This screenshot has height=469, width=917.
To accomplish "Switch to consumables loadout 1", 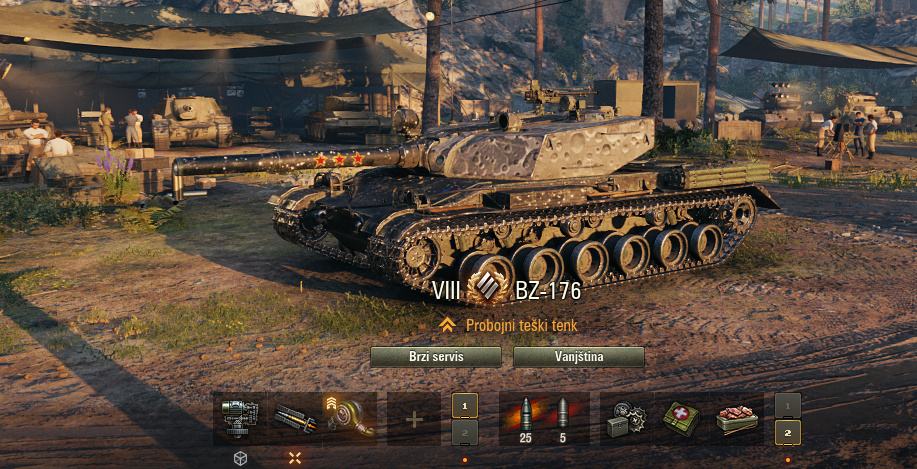I will point(788,405).
